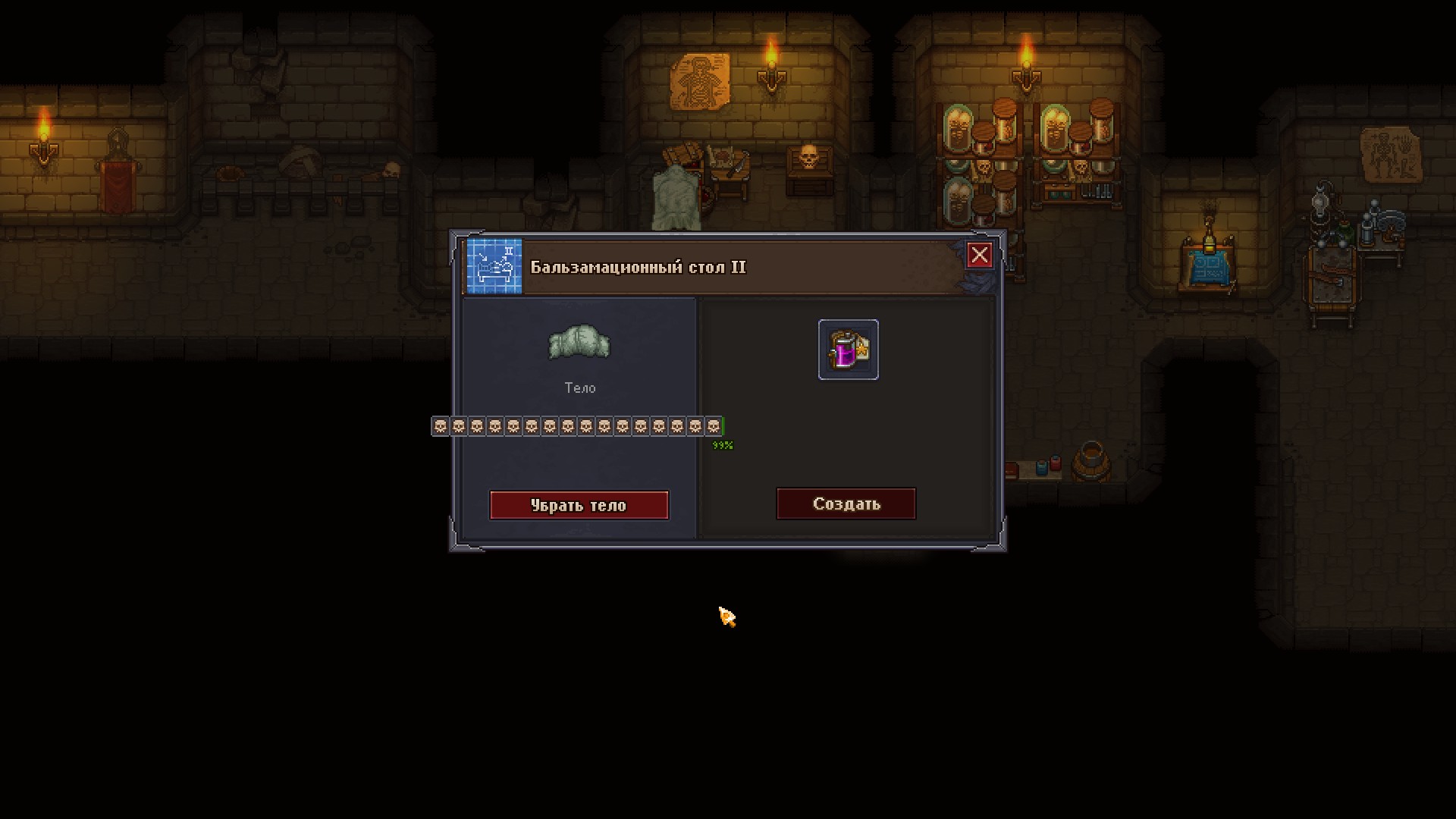Click the Бальзамационный стол II title text
Viewport: 1456px width, 819px height.
639,267
